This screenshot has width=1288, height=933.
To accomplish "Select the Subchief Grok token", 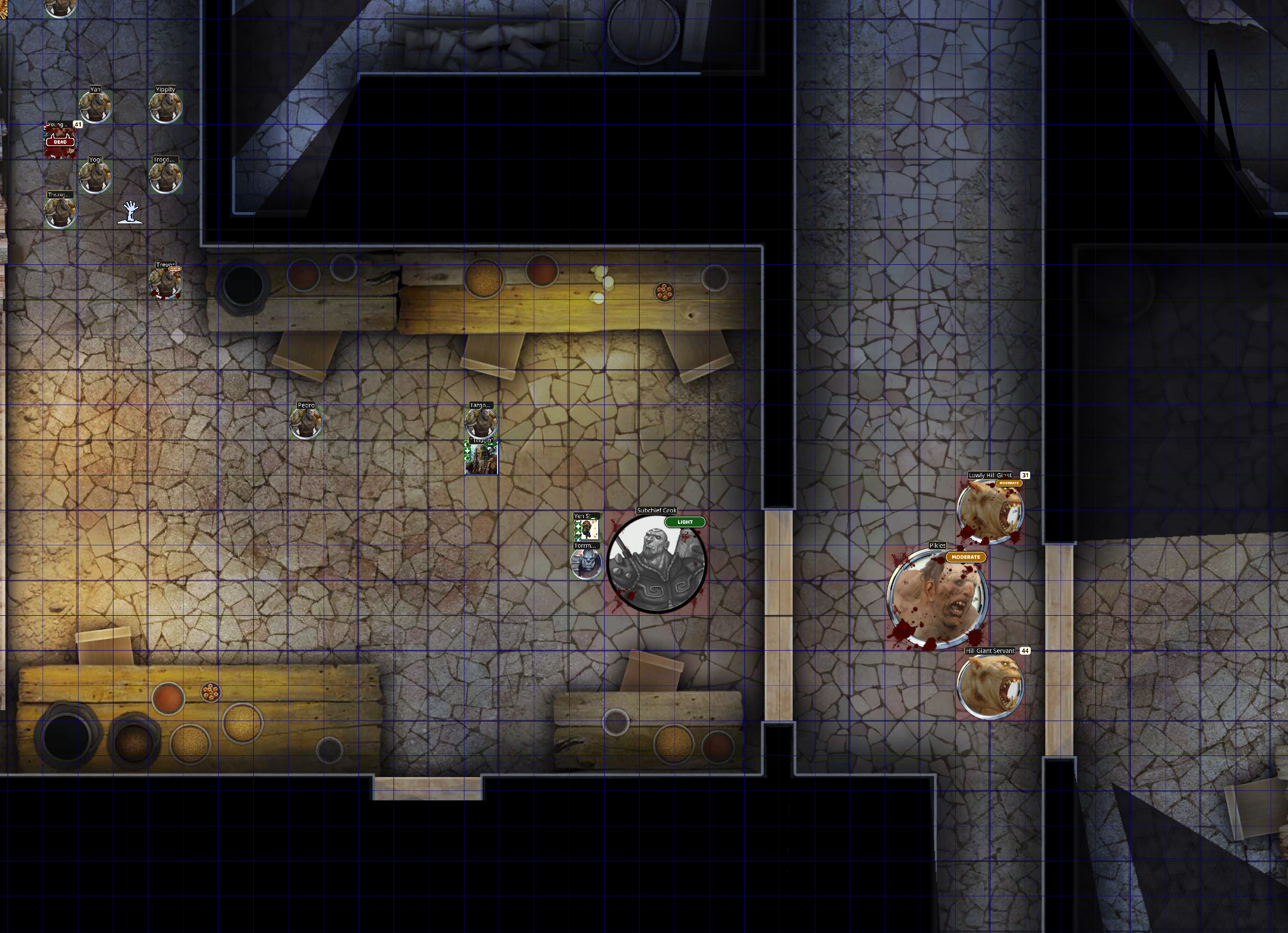I will coord(657,563).
